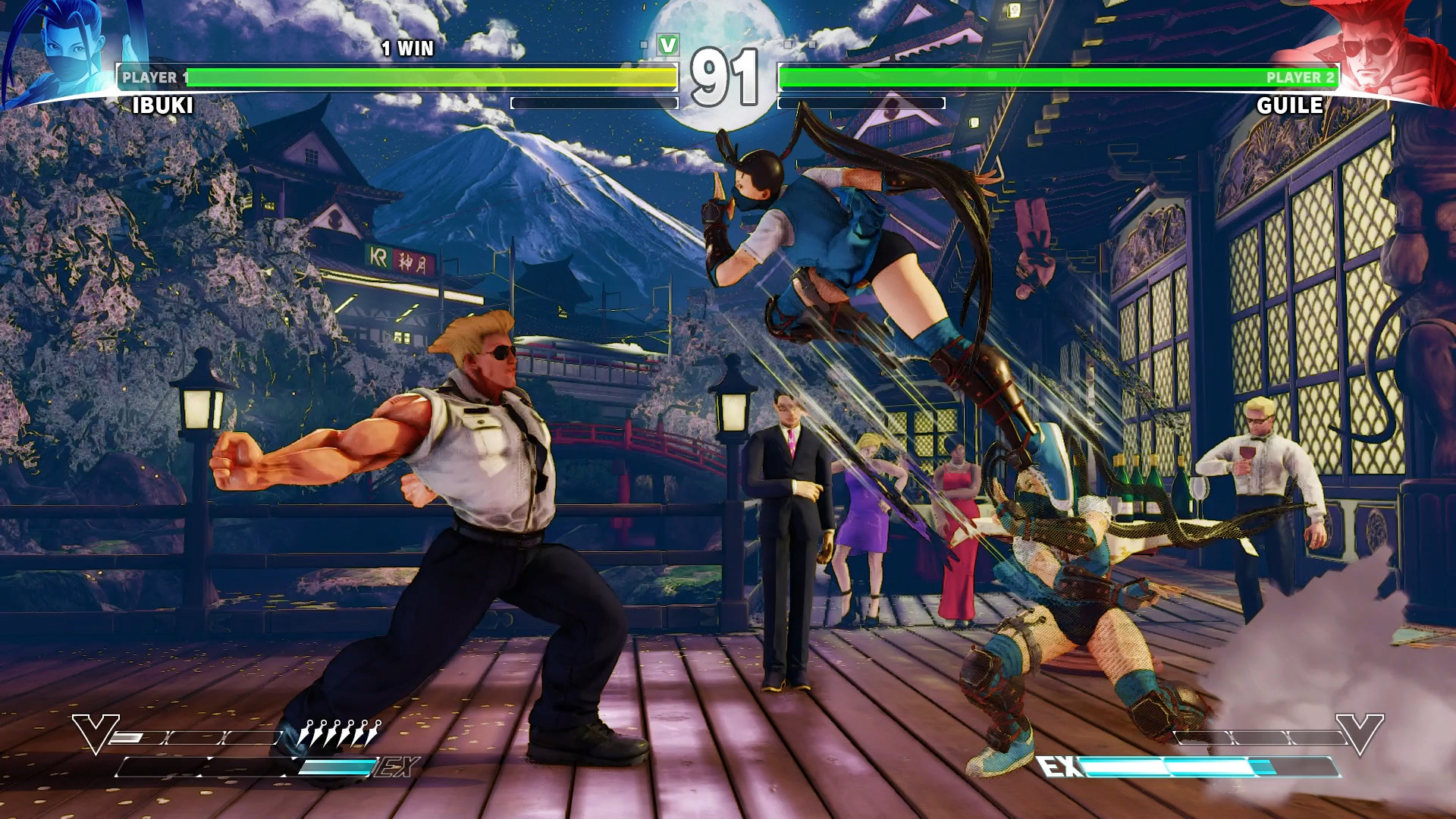The width and height of the screenshot is (1456, 819).
Task: Click the green V-Trigger icon above the timer
Action: [x=668, y=45]
